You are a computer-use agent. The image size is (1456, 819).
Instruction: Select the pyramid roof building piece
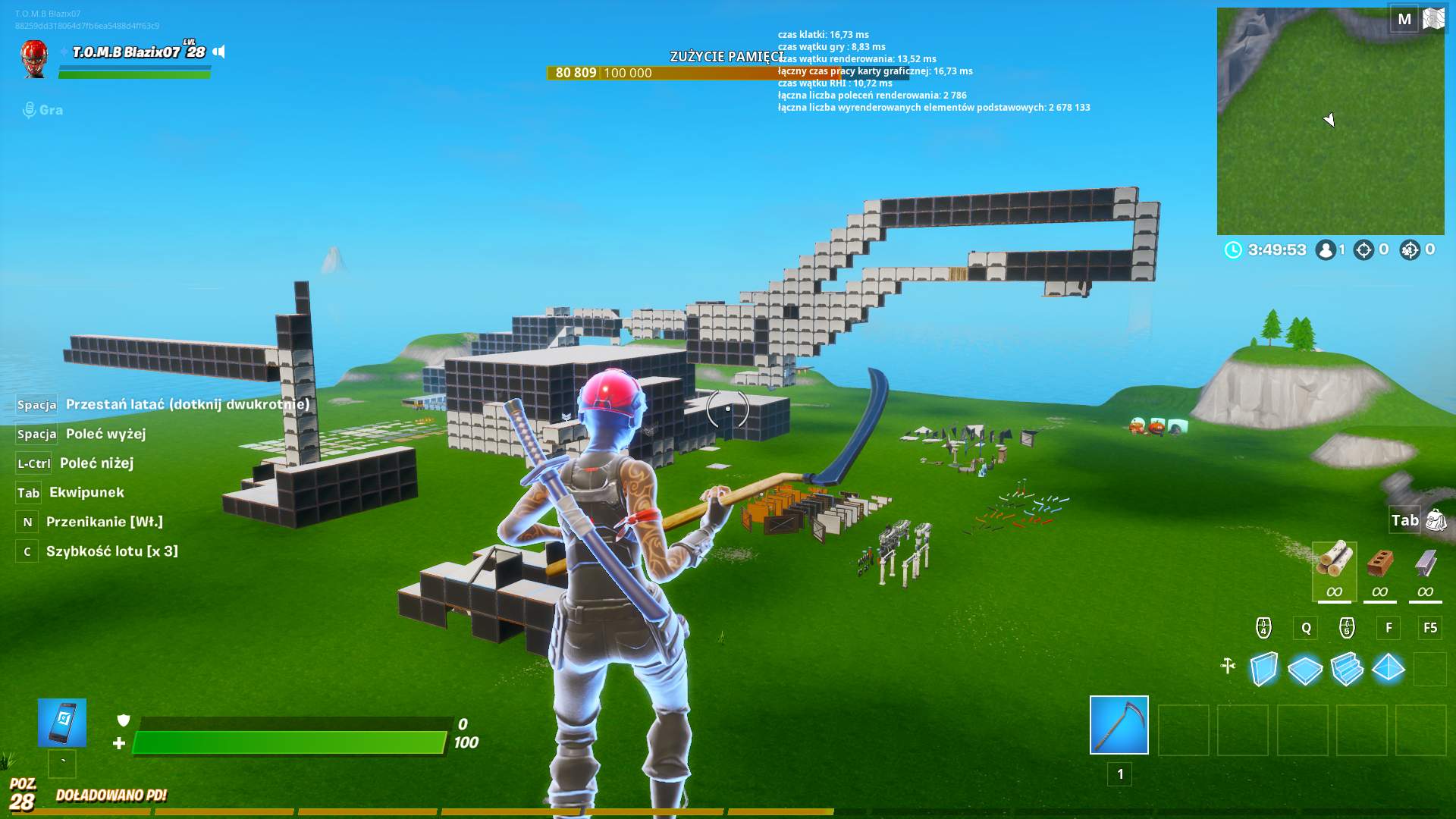click(1387, 668)
